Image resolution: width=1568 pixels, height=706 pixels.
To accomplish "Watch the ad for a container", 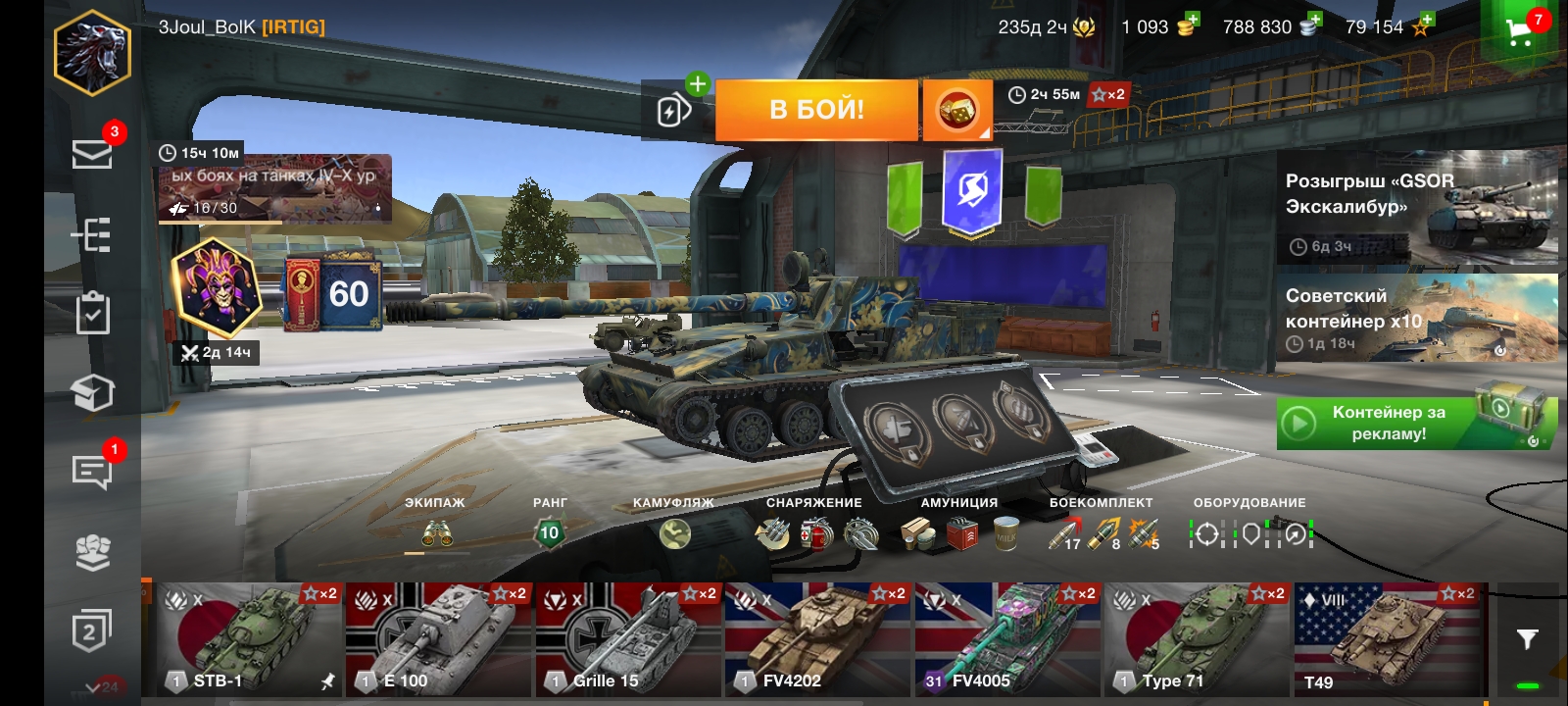I will [x=1416, y=424].
